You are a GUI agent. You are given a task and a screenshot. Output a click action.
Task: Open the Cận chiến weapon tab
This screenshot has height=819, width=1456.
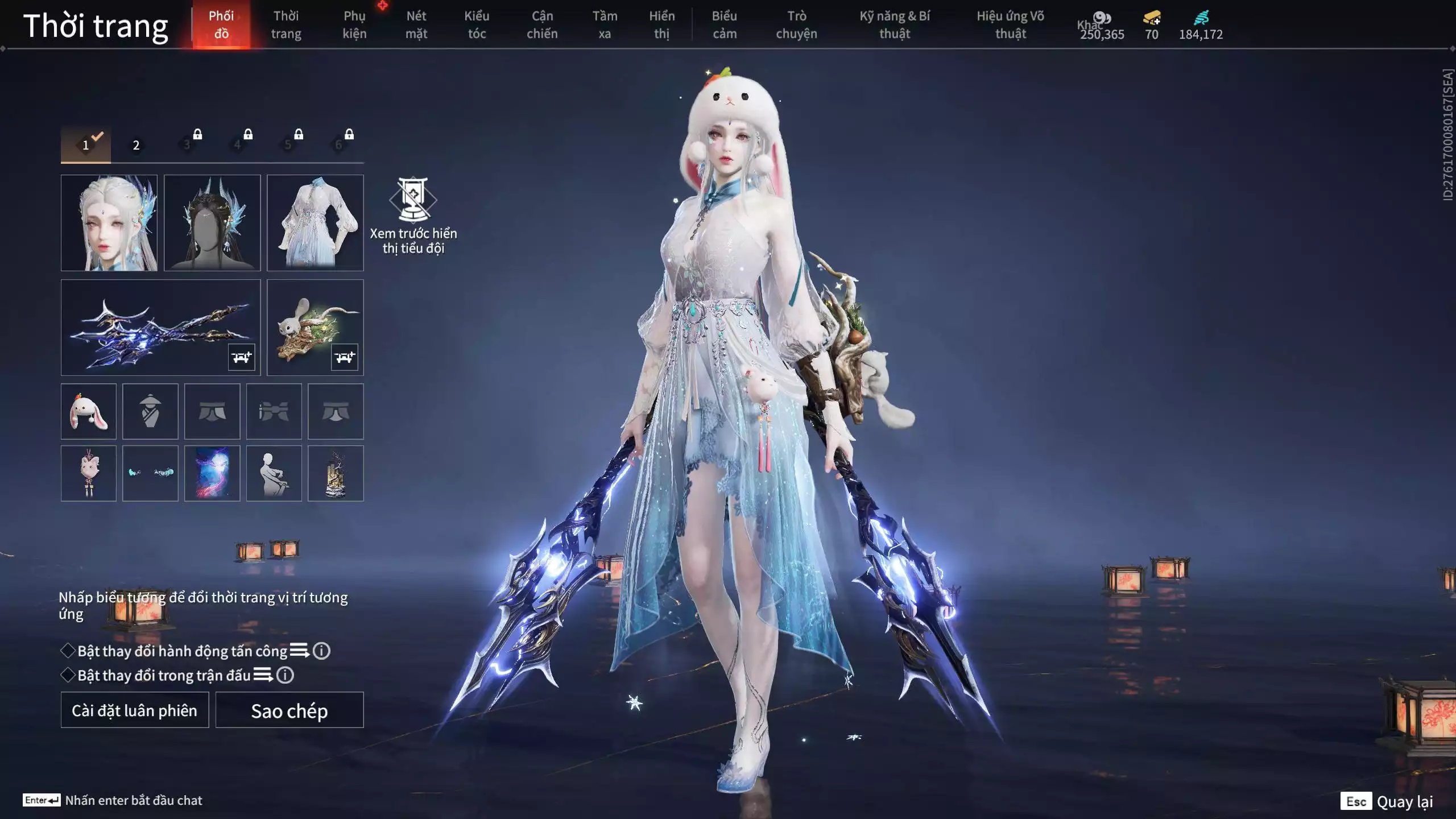click(542, 25)
